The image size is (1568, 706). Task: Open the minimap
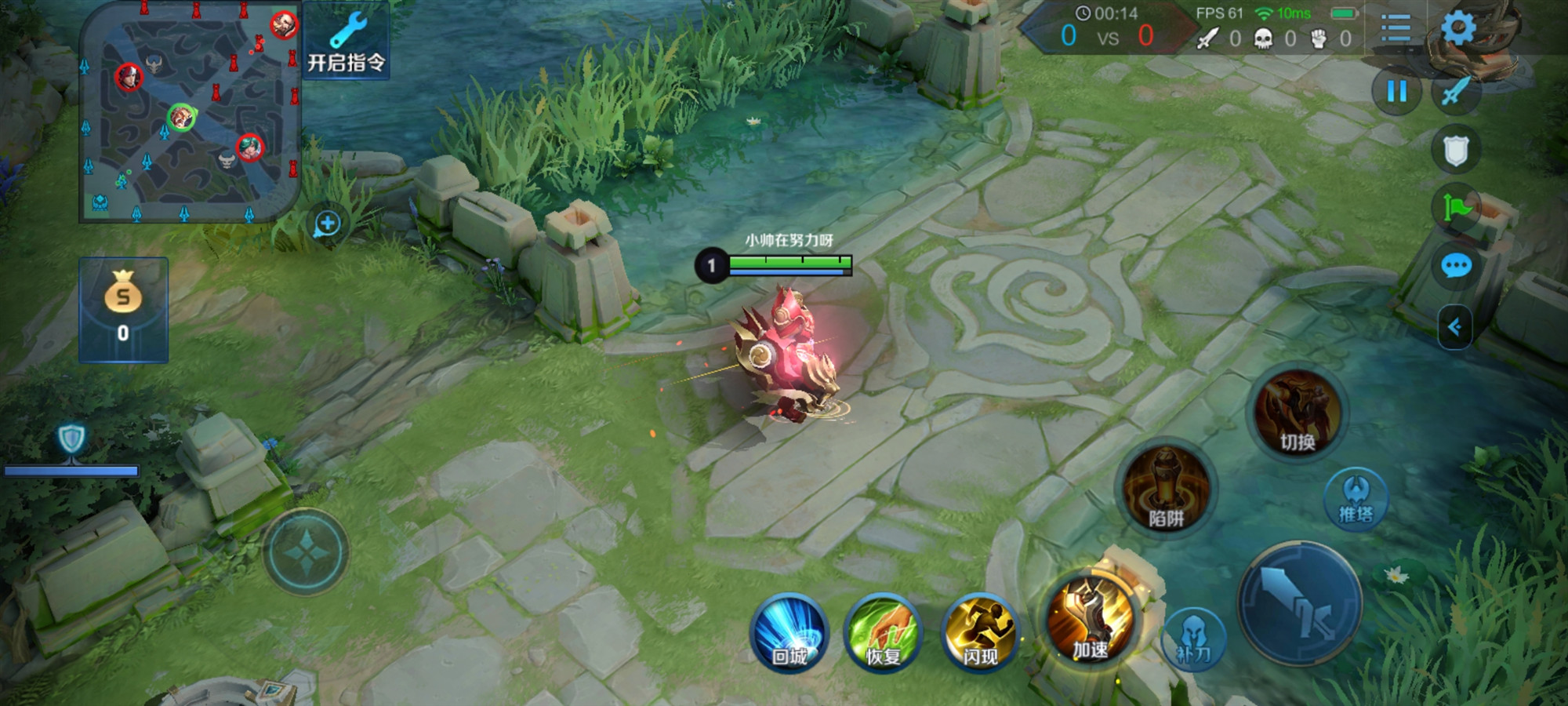tap(190, 111)
